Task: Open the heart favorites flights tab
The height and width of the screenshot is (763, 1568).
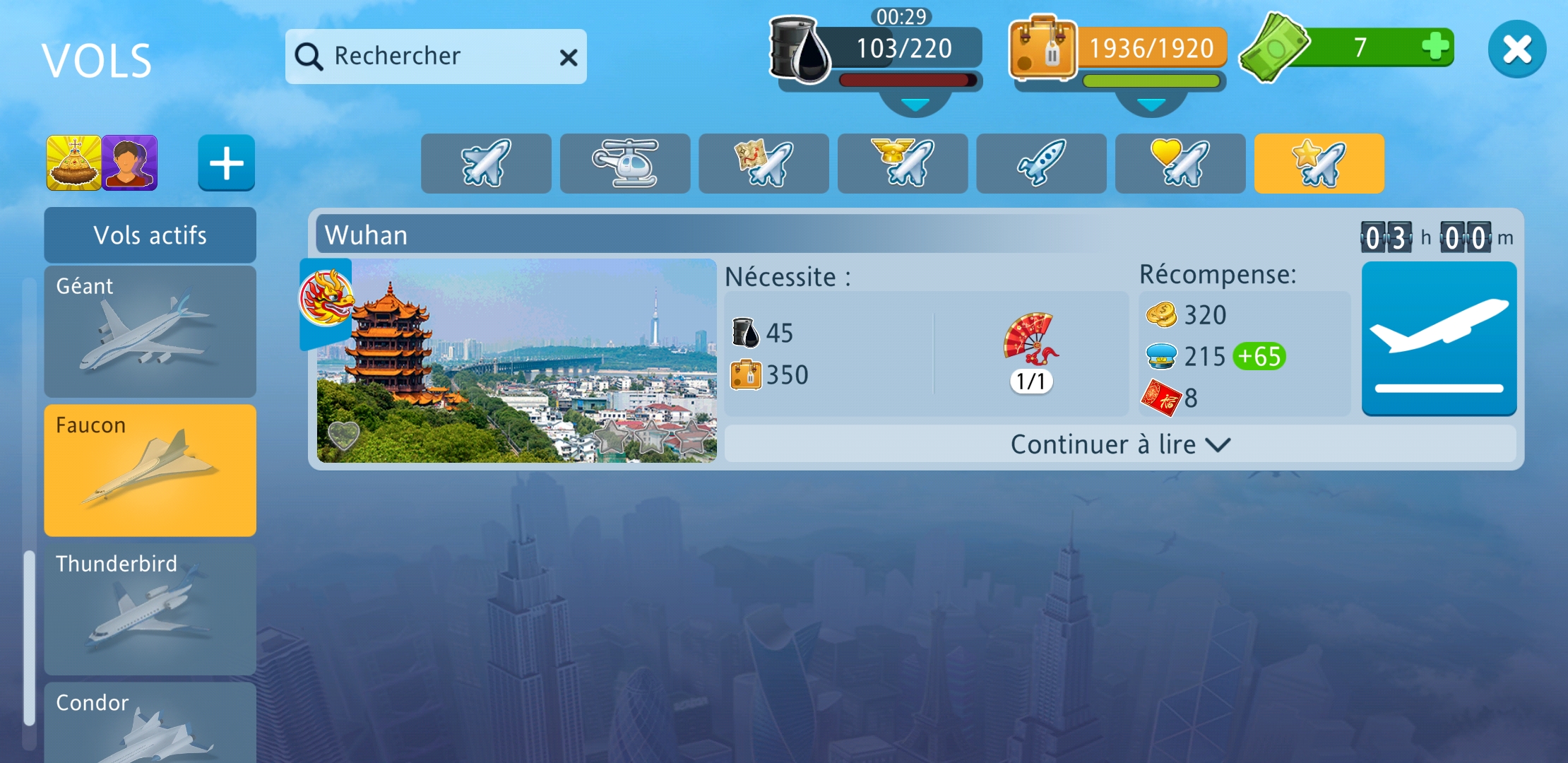Action: (1180, 163)
